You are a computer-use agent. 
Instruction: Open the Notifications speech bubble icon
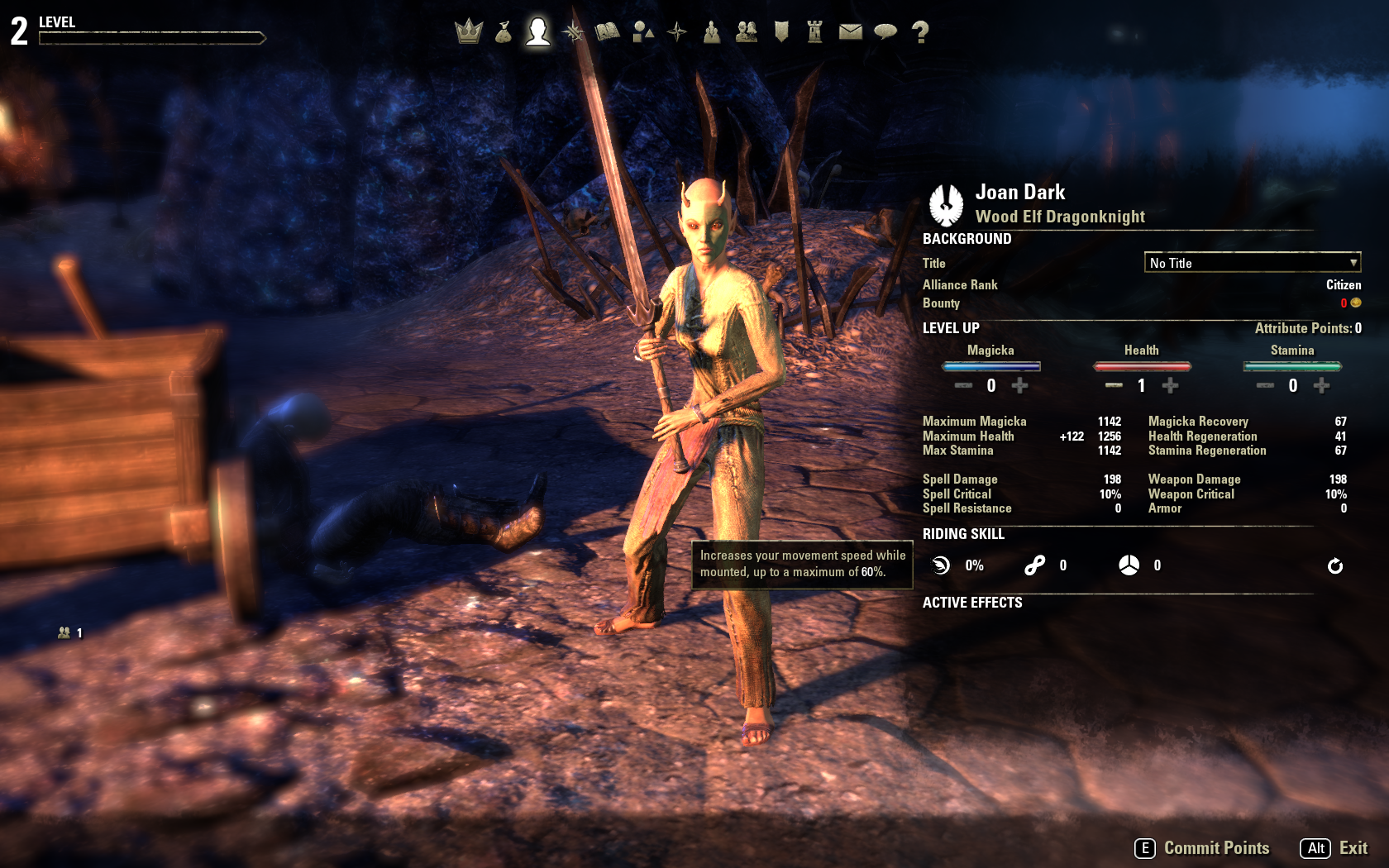(885, 32)
